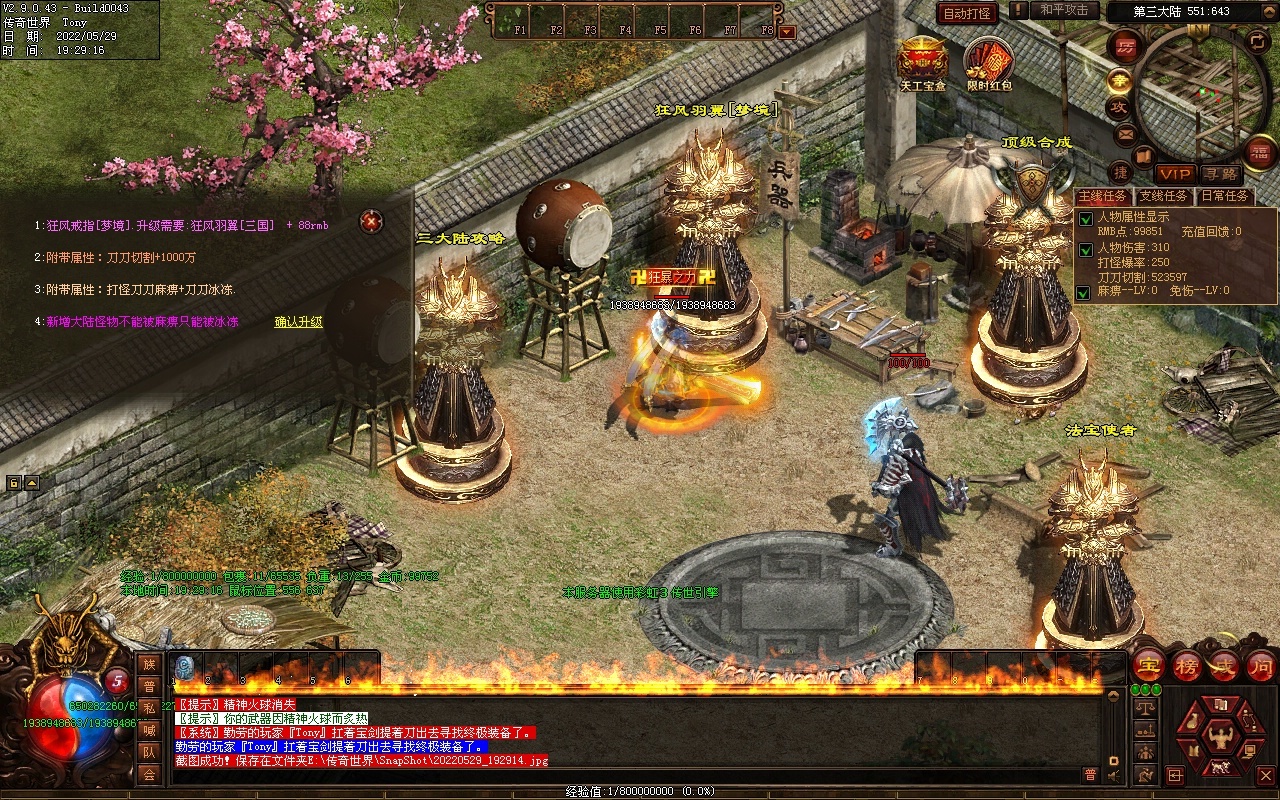Close the upgrade dialog with the red X
Image resolution: width=1280 pixels, height=800 pixels.
pos(372,221)
